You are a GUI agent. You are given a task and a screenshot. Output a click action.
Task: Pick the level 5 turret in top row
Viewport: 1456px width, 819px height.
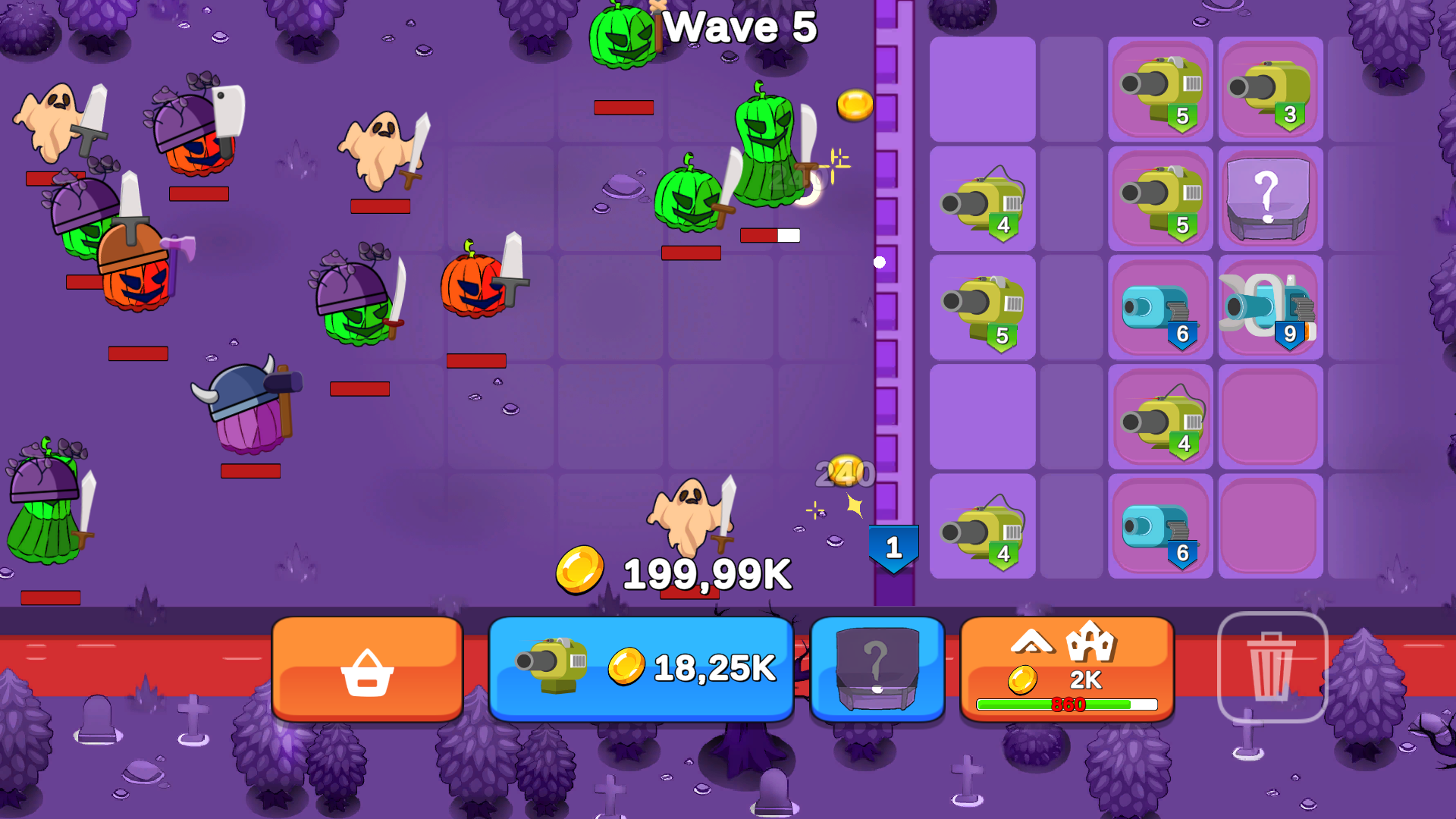pos(1159,91)
